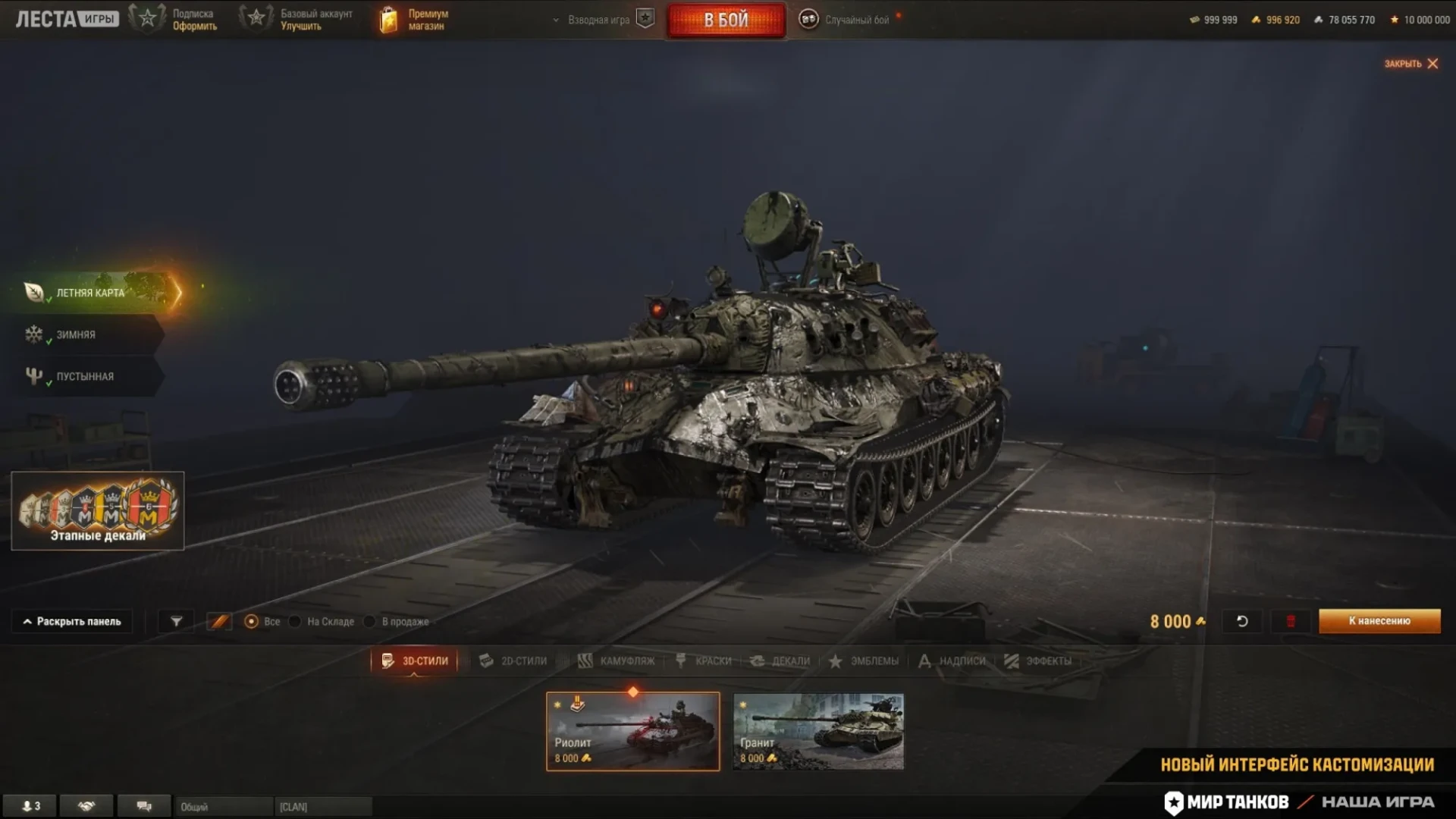Switch to the 2D-стили tab
This screenshot has width=1456, height=819.
513,661
